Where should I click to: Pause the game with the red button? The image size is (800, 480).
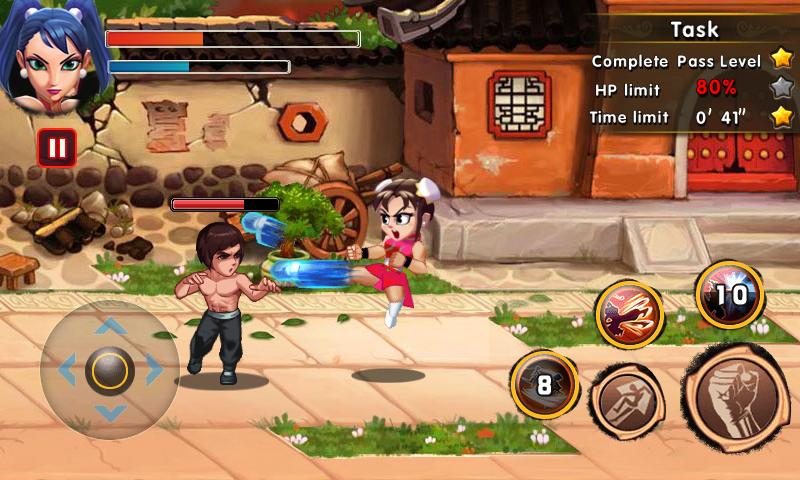pos(57,149)
